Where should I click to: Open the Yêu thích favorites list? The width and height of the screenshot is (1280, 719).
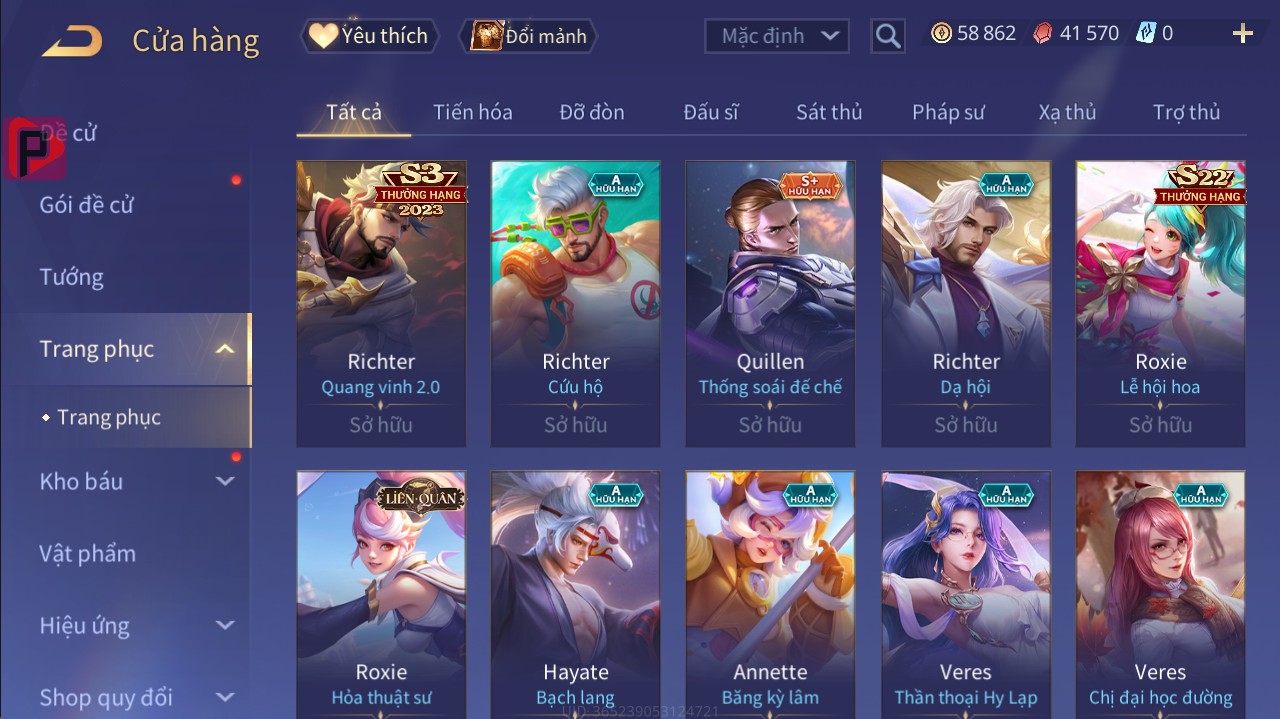pos(368,36)
